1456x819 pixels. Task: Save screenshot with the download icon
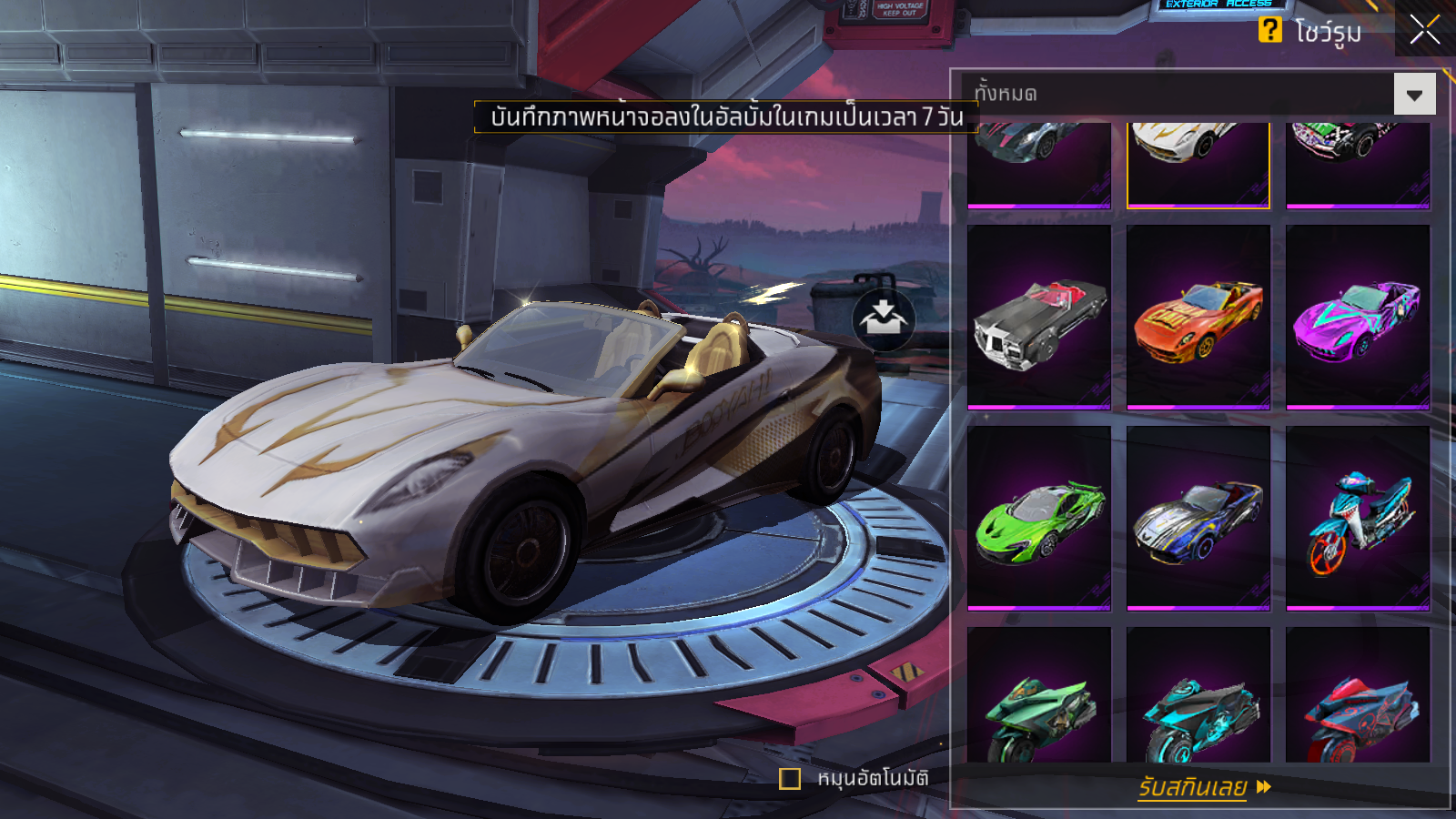pos(883,319)
